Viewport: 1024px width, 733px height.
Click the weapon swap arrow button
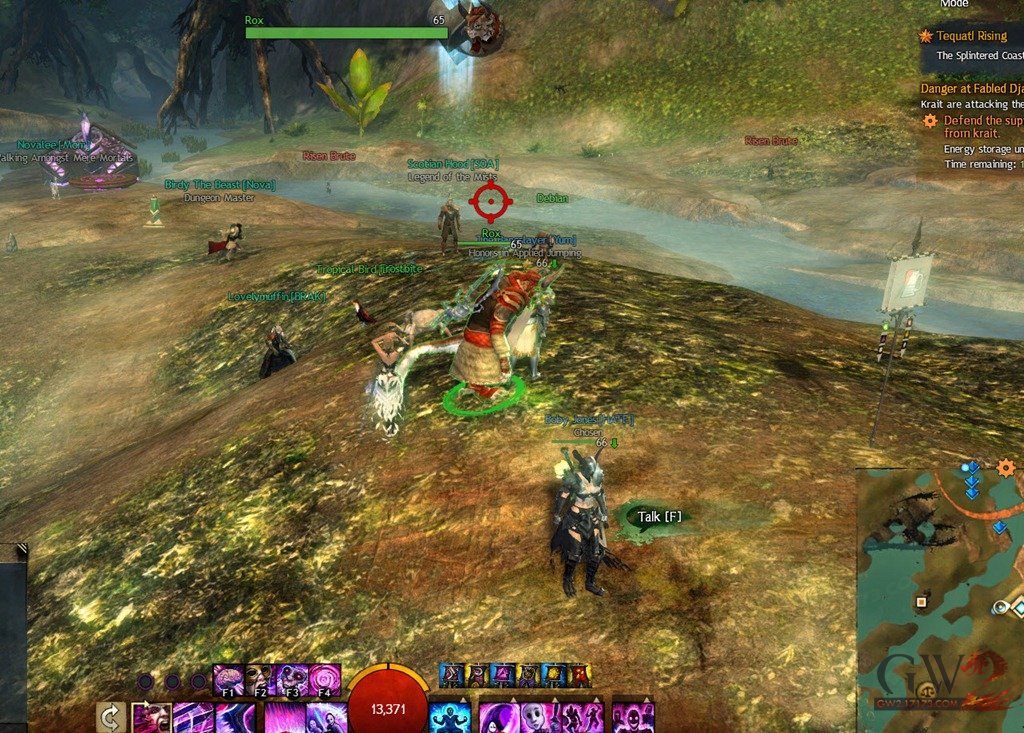click(x=110, y=718)
